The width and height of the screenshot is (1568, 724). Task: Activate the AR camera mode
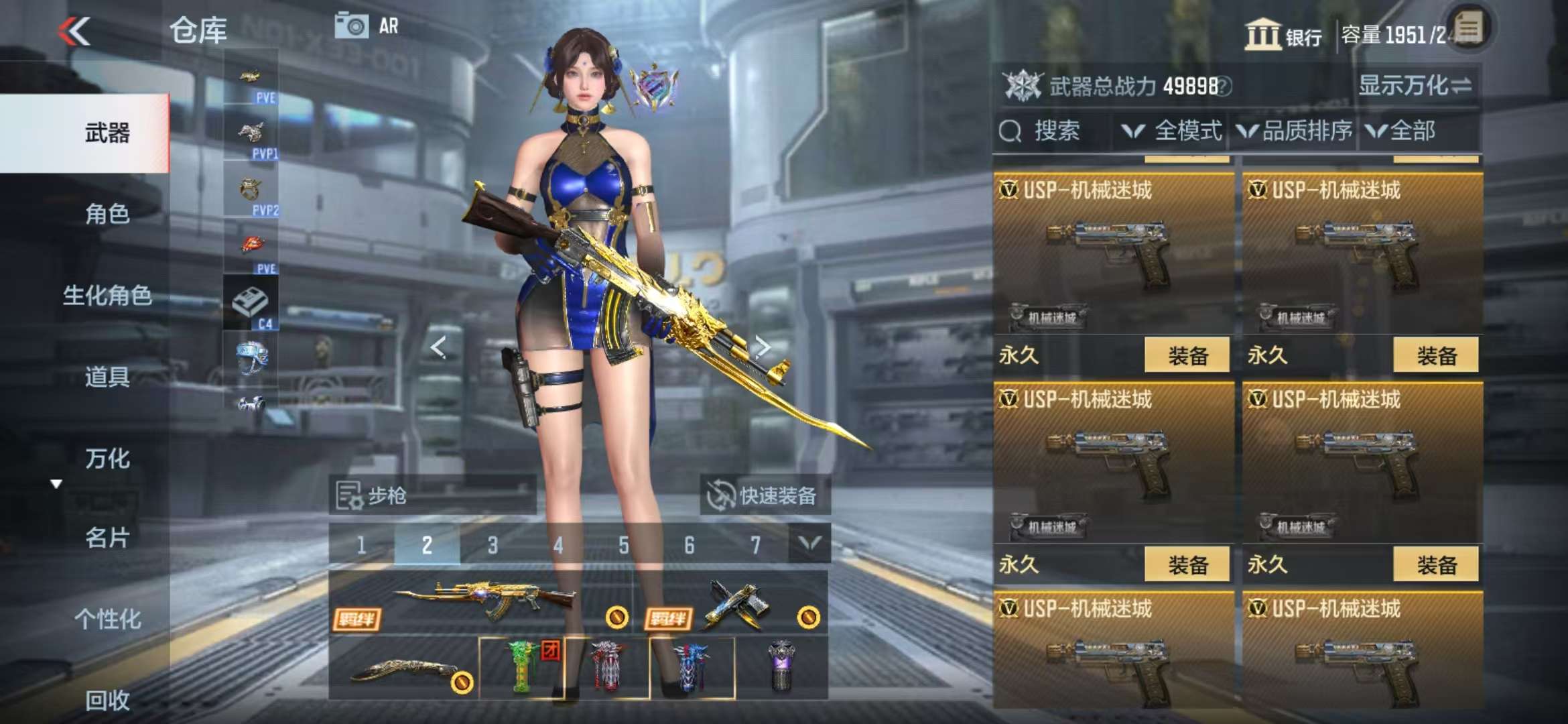coord(367,26)
